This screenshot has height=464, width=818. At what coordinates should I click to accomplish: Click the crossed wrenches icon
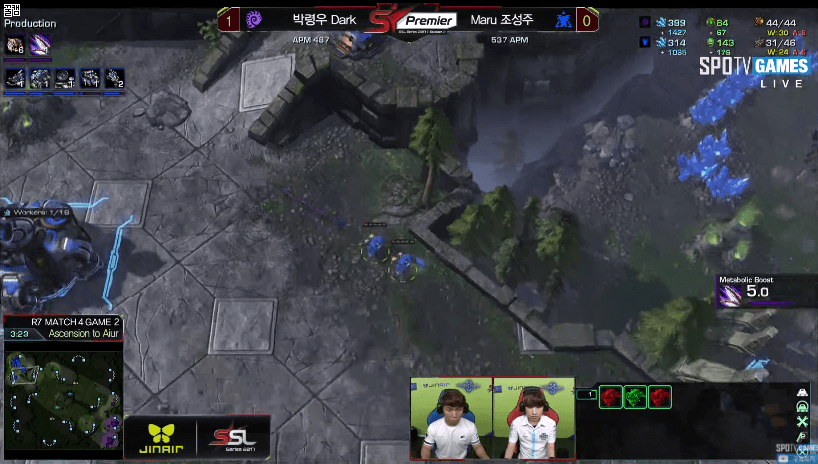coord(801,423)
